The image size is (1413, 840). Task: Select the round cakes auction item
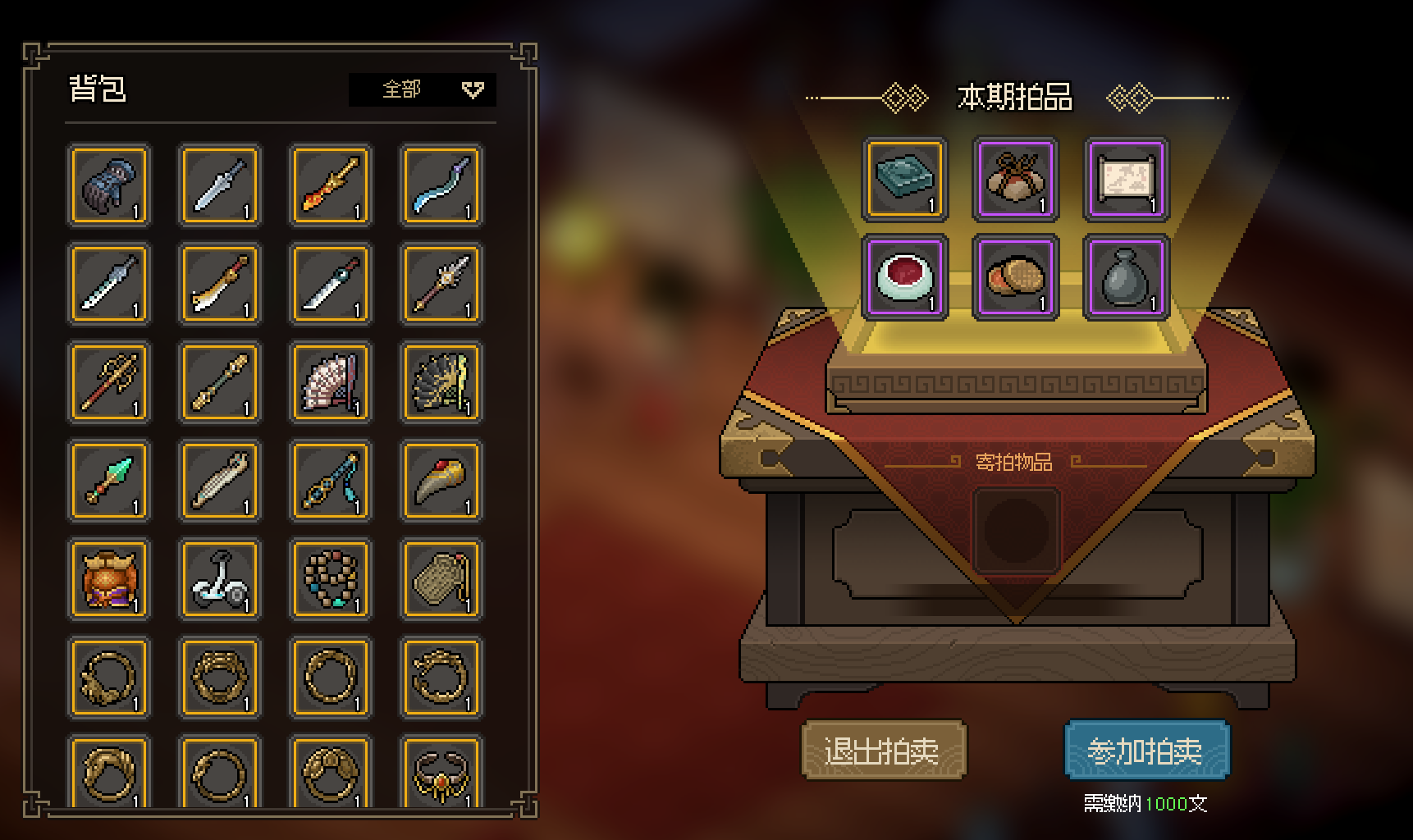1015,277
